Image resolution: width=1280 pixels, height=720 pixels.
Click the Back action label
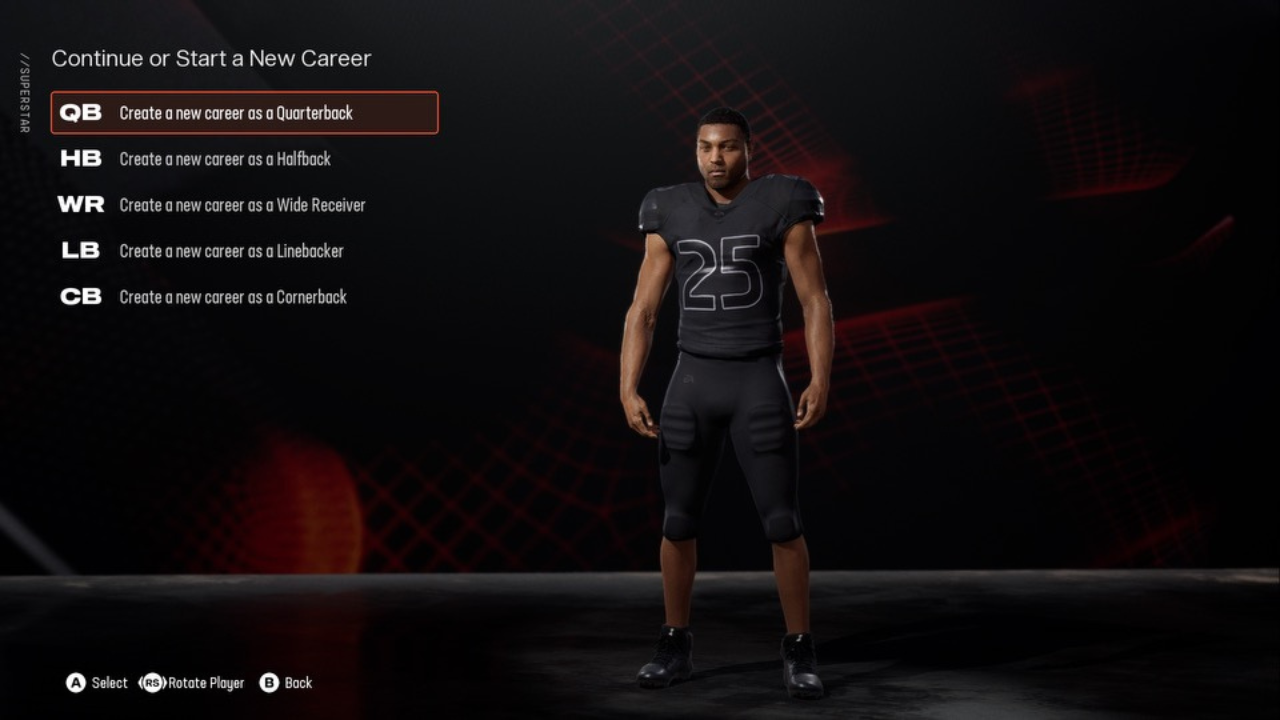[x=297, y=683]
